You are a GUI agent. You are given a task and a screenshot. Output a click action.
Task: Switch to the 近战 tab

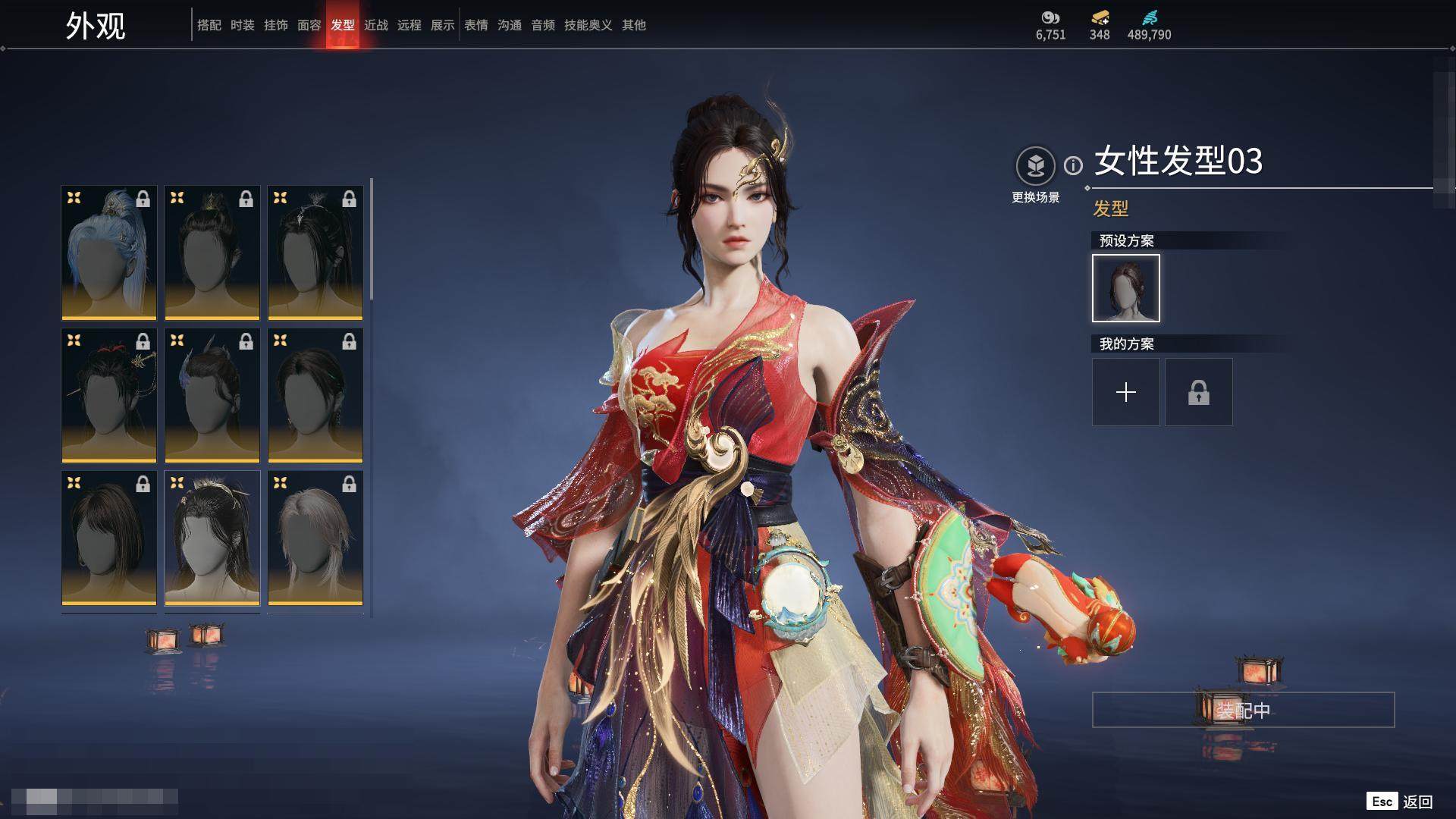(x=376, y=25)
